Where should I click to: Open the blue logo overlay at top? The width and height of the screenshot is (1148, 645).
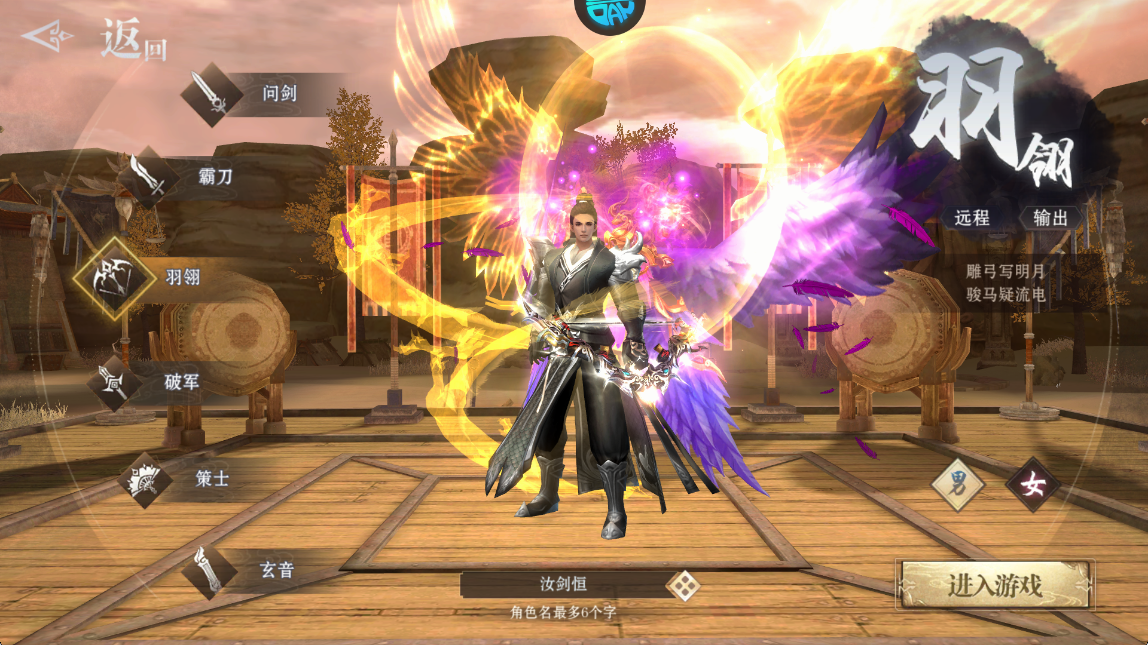tap(609, 10)
